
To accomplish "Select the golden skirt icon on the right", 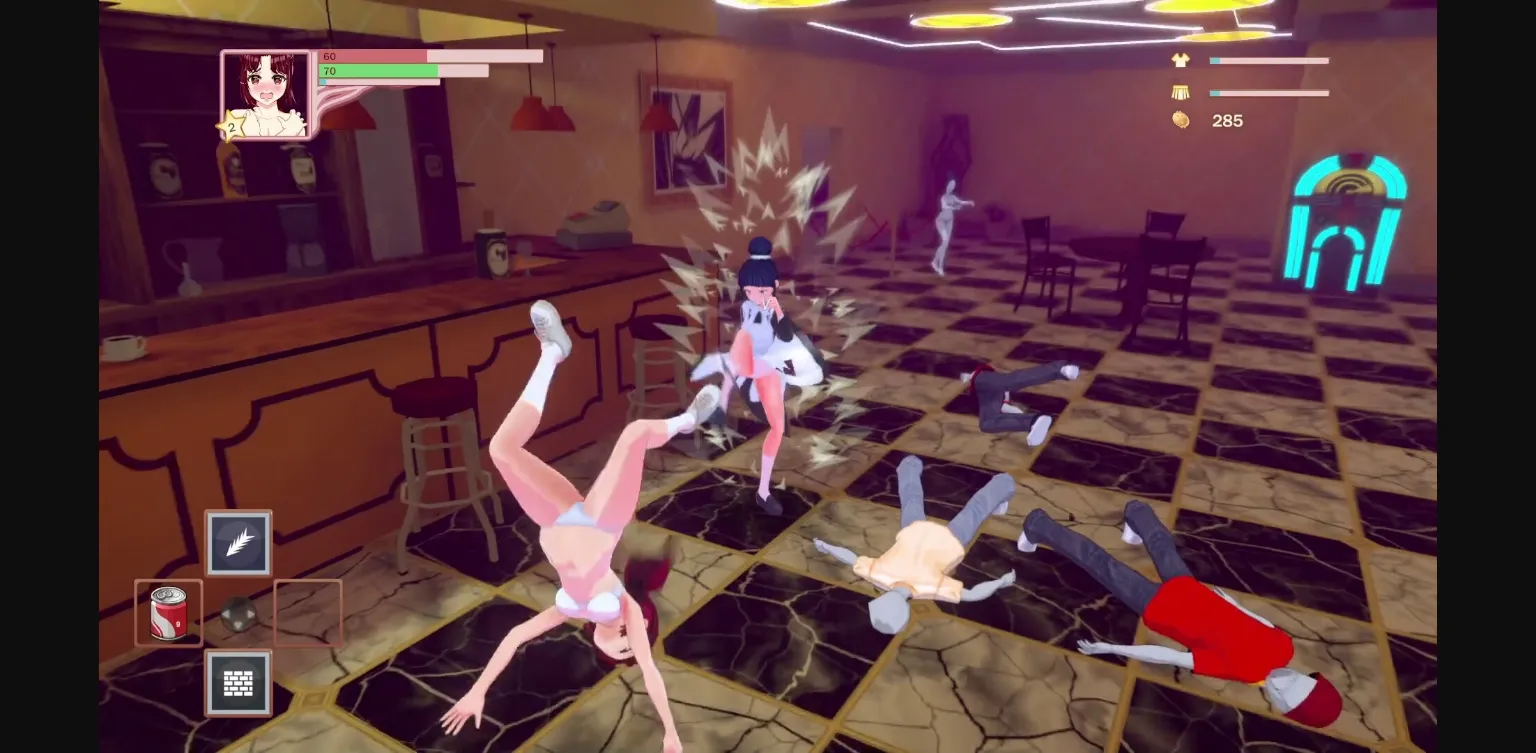I will [x=1180, y=92].
